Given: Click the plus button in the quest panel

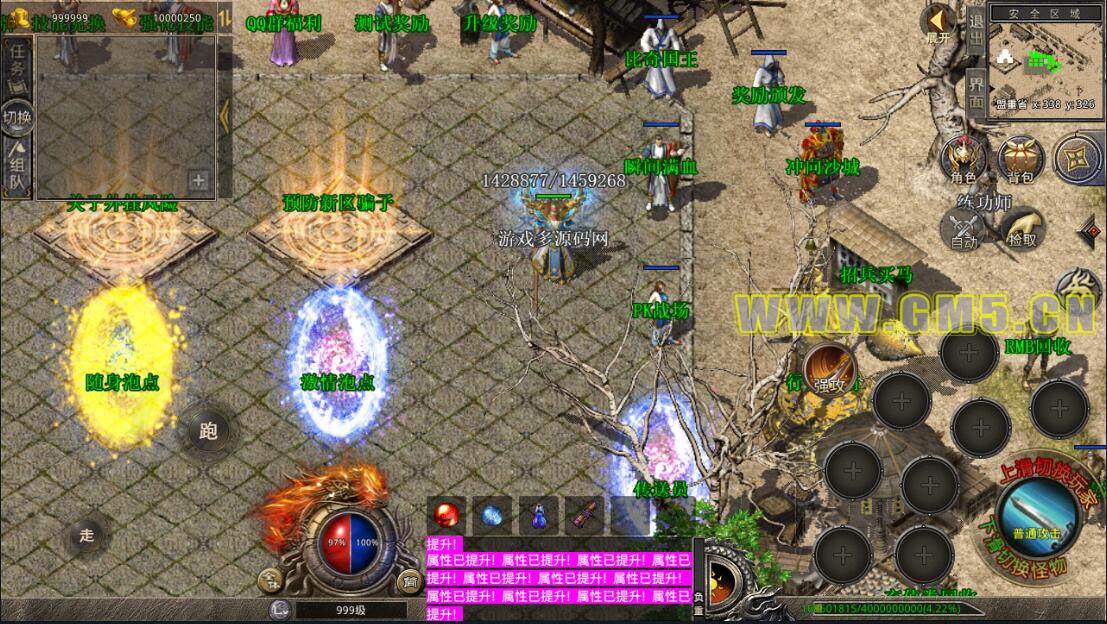Looking at the screenshot, I should point(199,181).
